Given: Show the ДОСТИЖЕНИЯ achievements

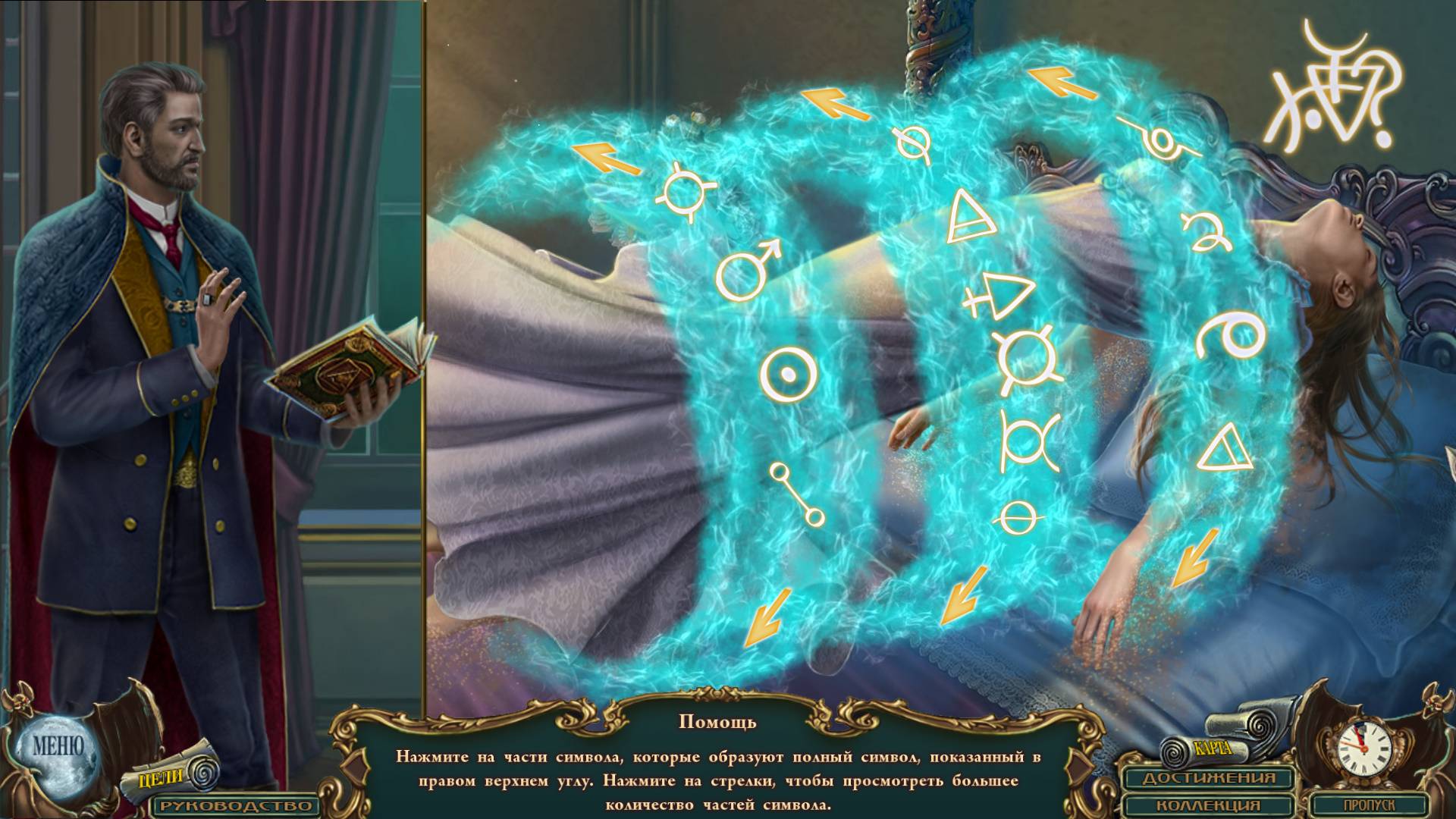Looking at the screenshot, I should point(1209,778).
